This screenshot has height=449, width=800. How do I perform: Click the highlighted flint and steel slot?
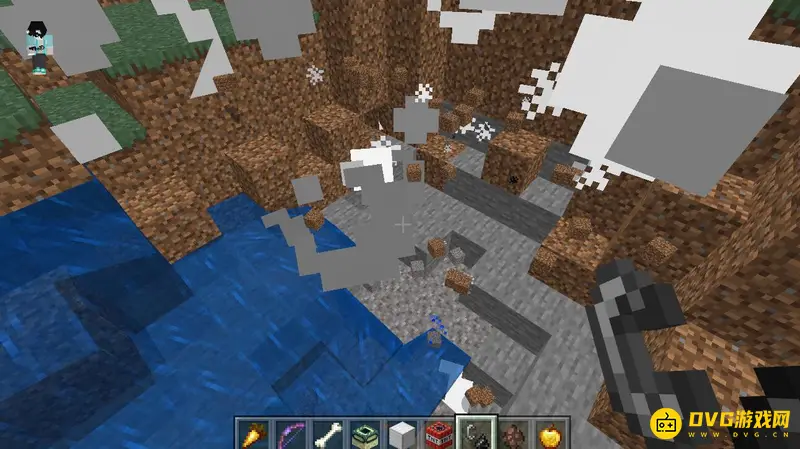click(476, 434)
